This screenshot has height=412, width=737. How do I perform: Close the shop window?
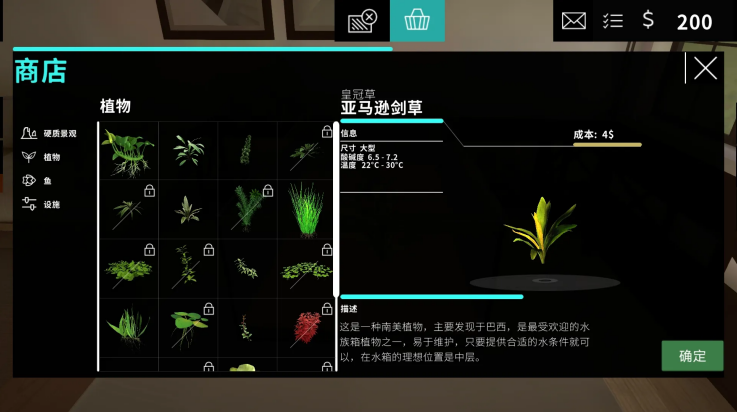[x=705, y=68]
